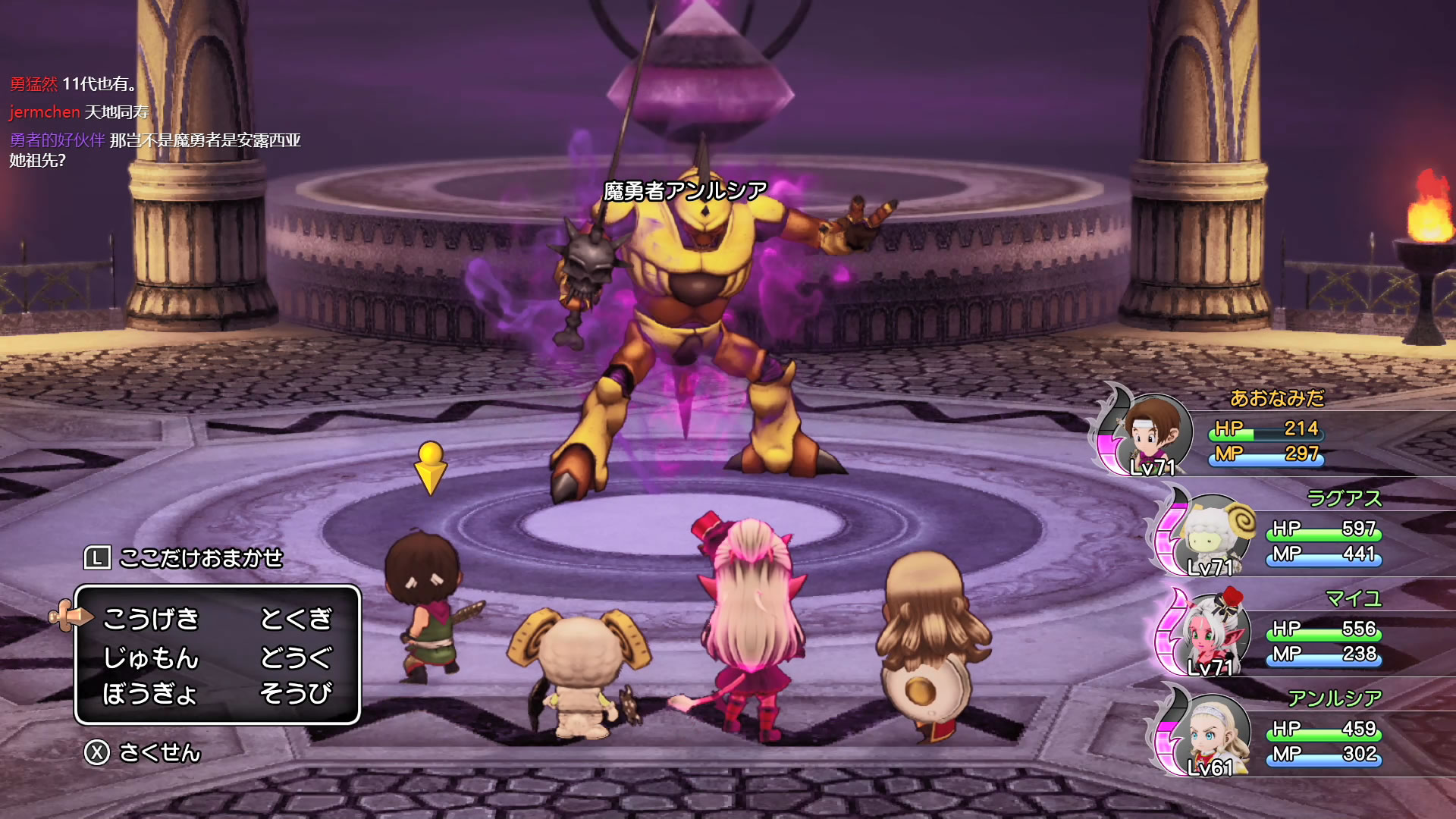This screenshot has width=1456, height=819.
Task: Choose じゅもん spell command
Action: point(151,657)
